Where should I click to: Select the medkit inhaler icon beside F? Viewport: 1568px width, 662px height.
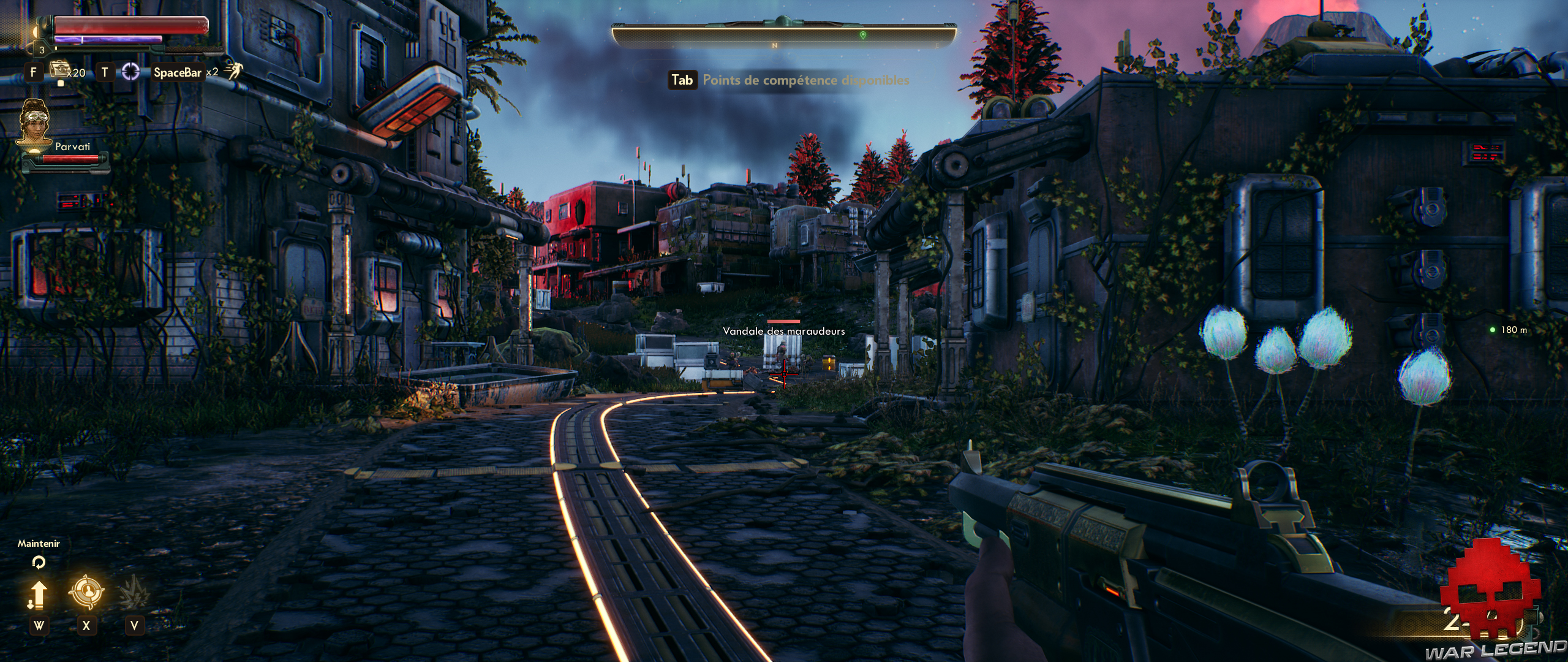[59, 70]
